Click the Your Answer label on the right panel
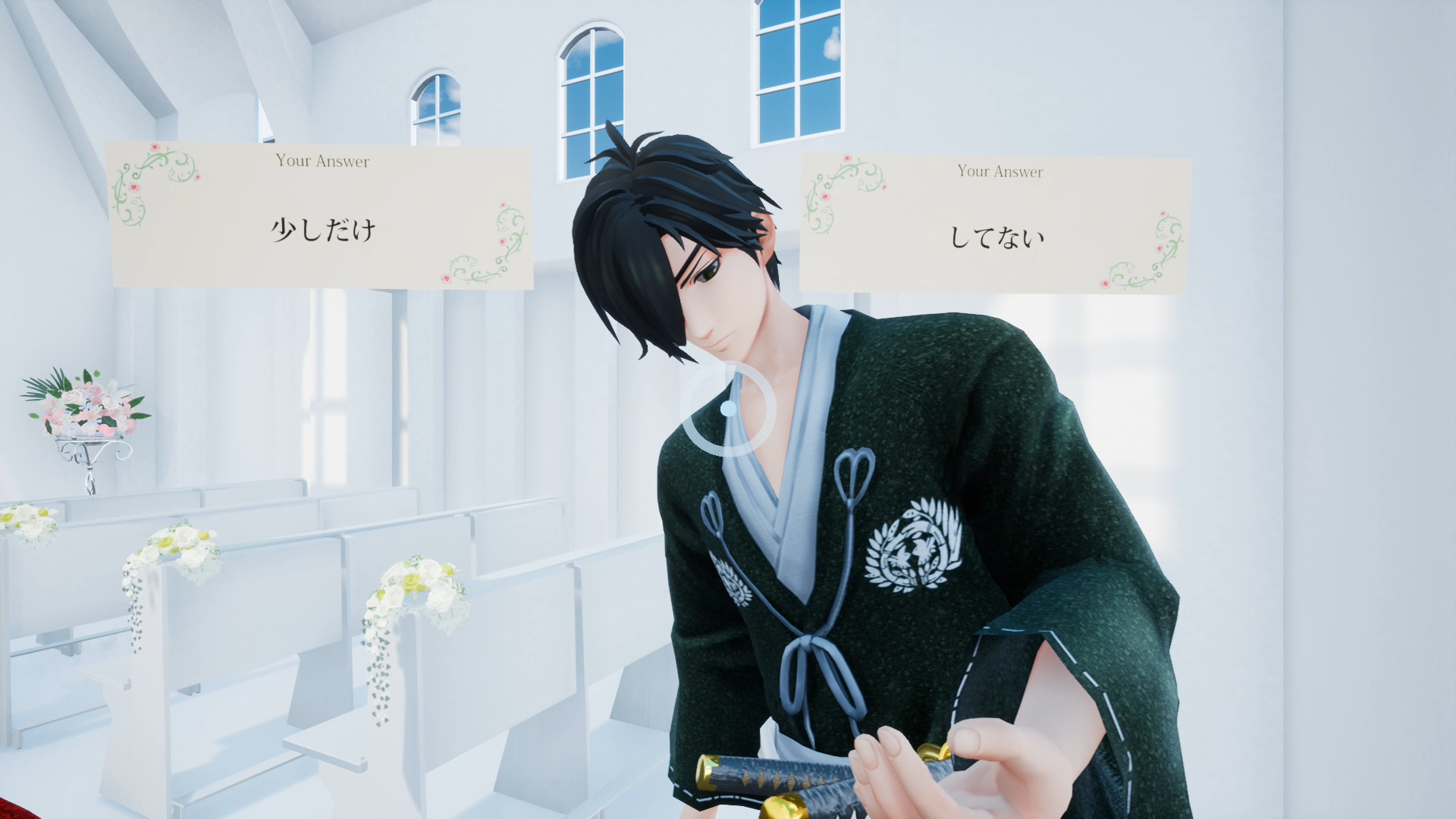The height and width of the screenshot is (819, 1456). (999, 171)
